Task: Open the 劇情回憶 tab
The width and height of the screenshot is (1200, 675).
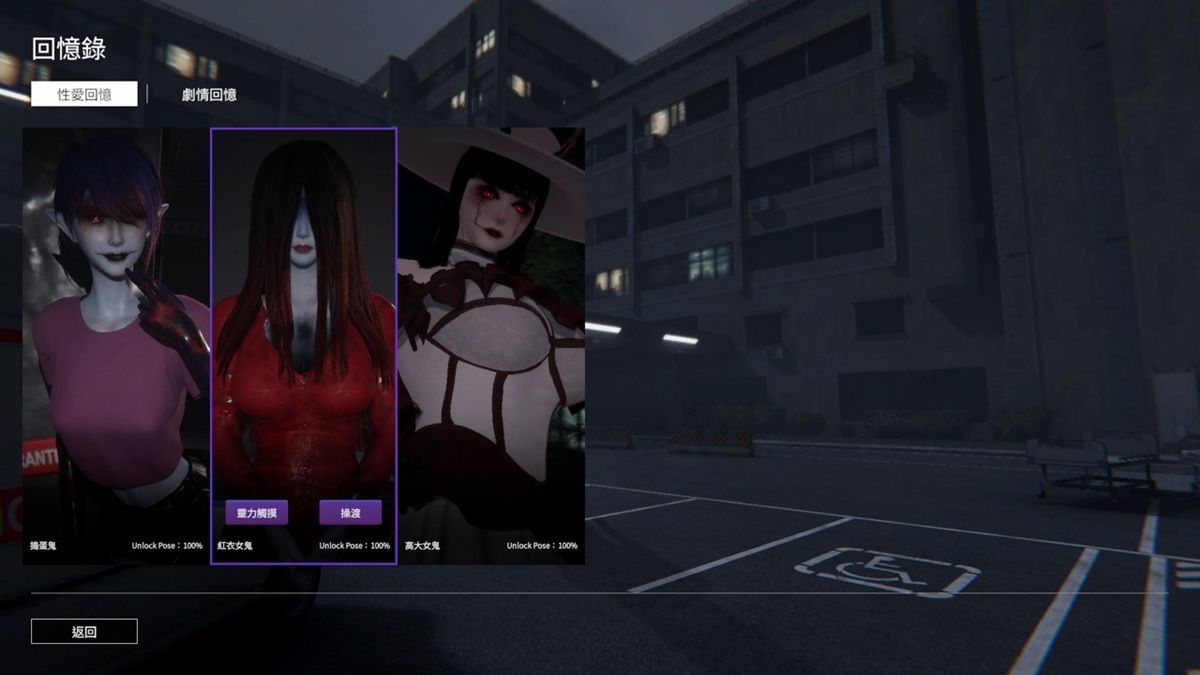Action: (x=209, y=95)
